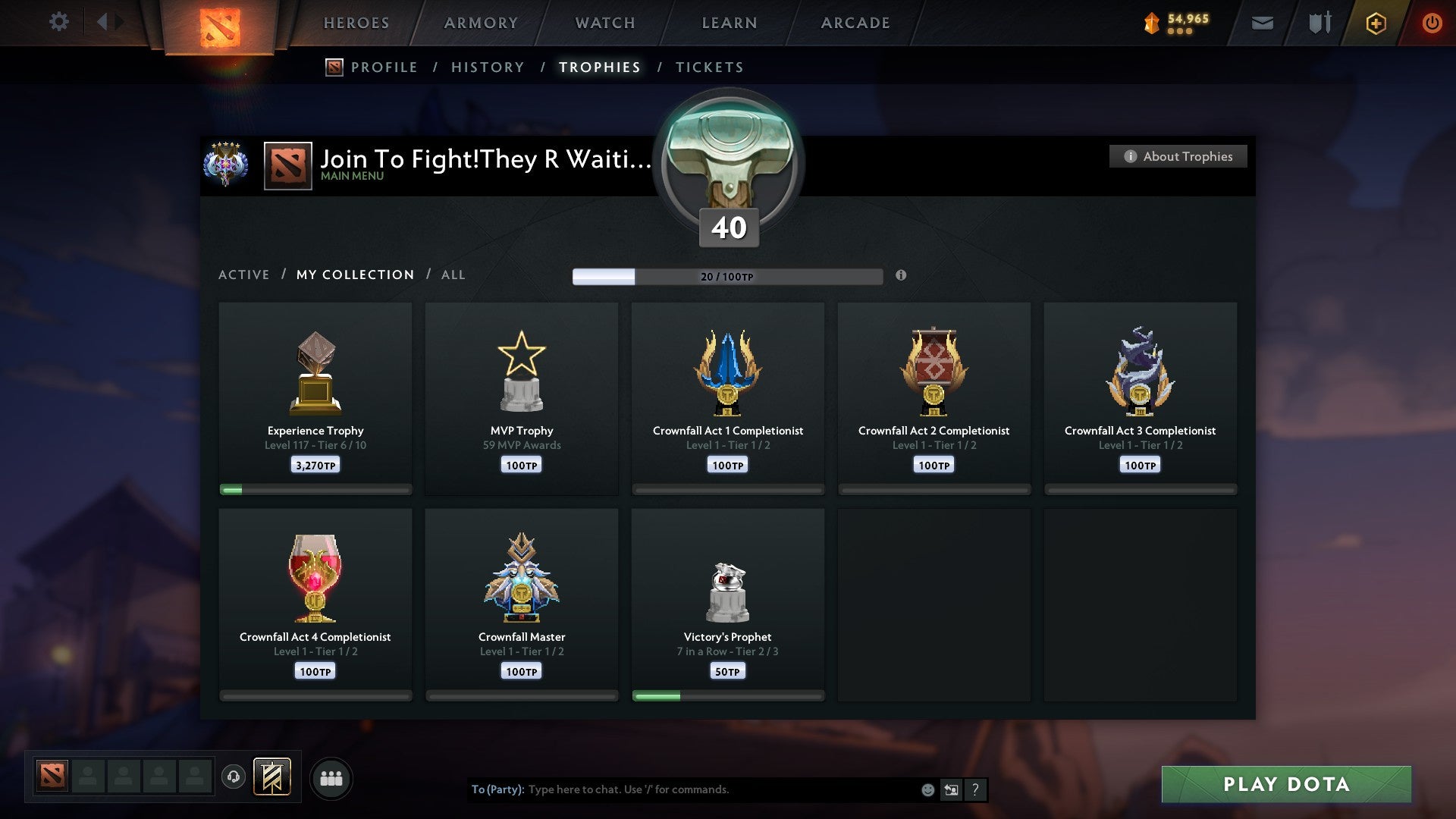Click the About Trophies button

1178,156
